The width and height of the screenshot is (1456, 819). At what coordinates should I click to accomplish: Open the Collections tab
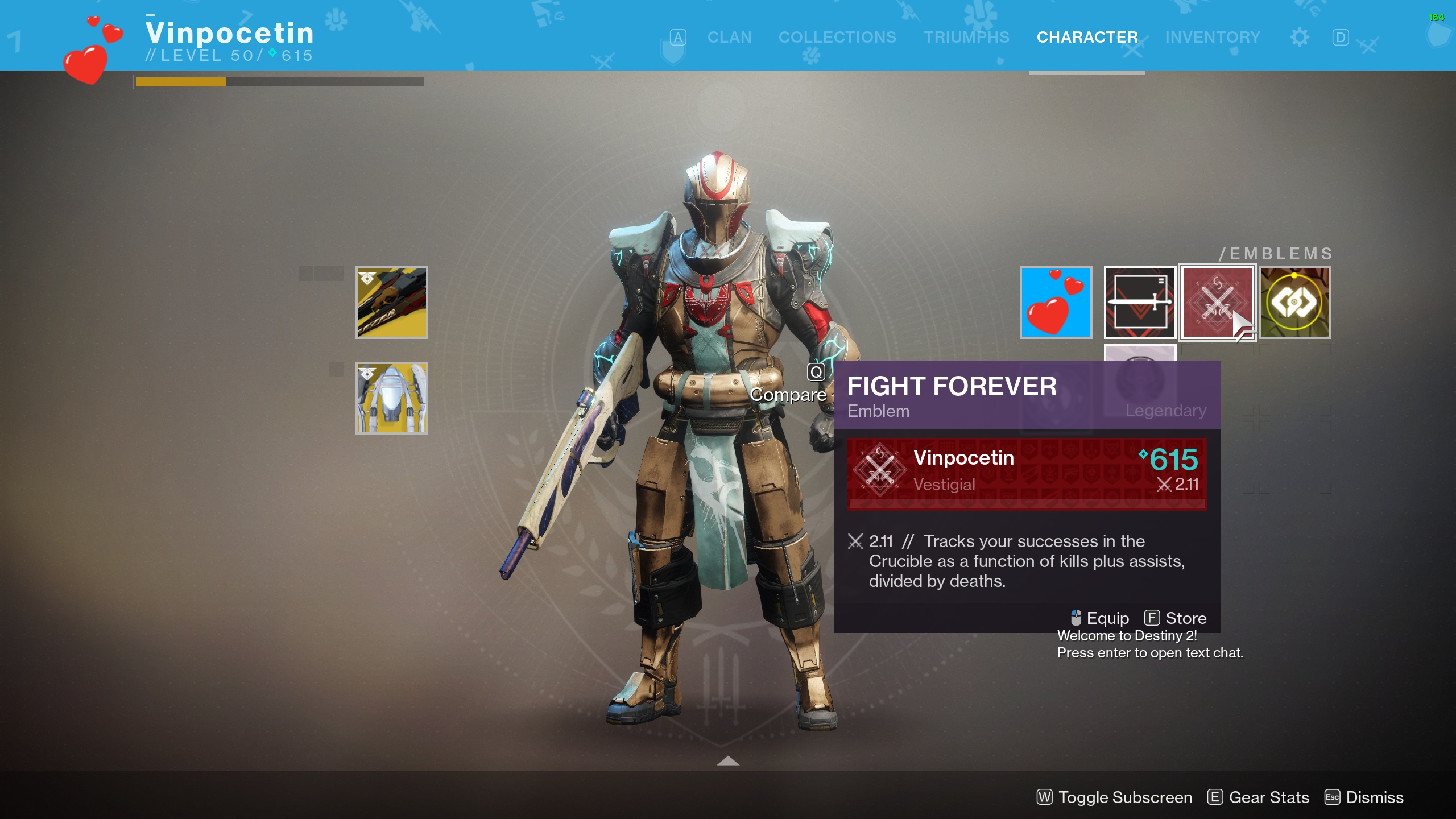(838, 36)
